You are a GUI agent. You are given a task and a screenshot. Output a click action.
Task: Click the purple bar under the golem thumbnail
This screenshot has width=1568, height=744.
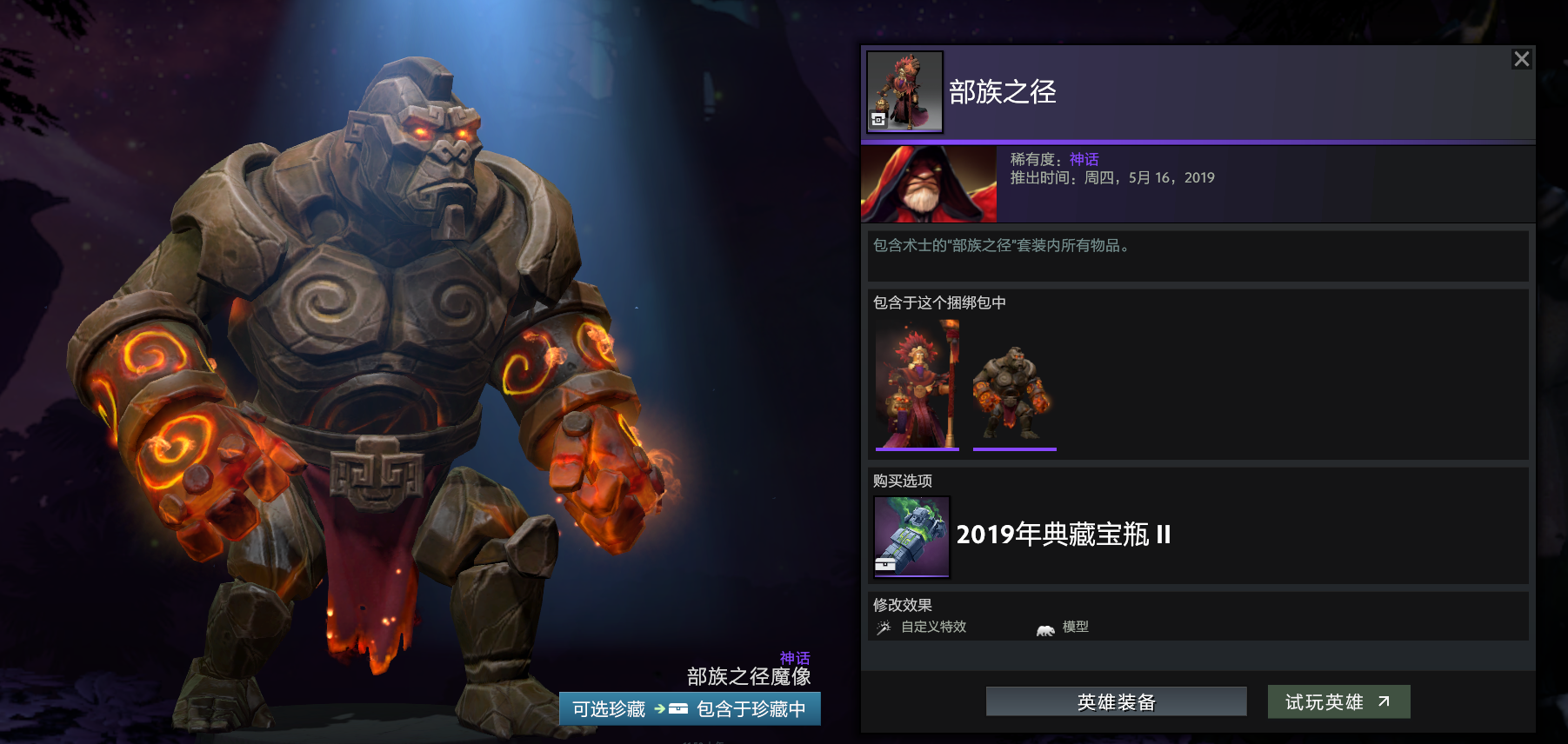pyautogui.click(x=1014, y=449)
